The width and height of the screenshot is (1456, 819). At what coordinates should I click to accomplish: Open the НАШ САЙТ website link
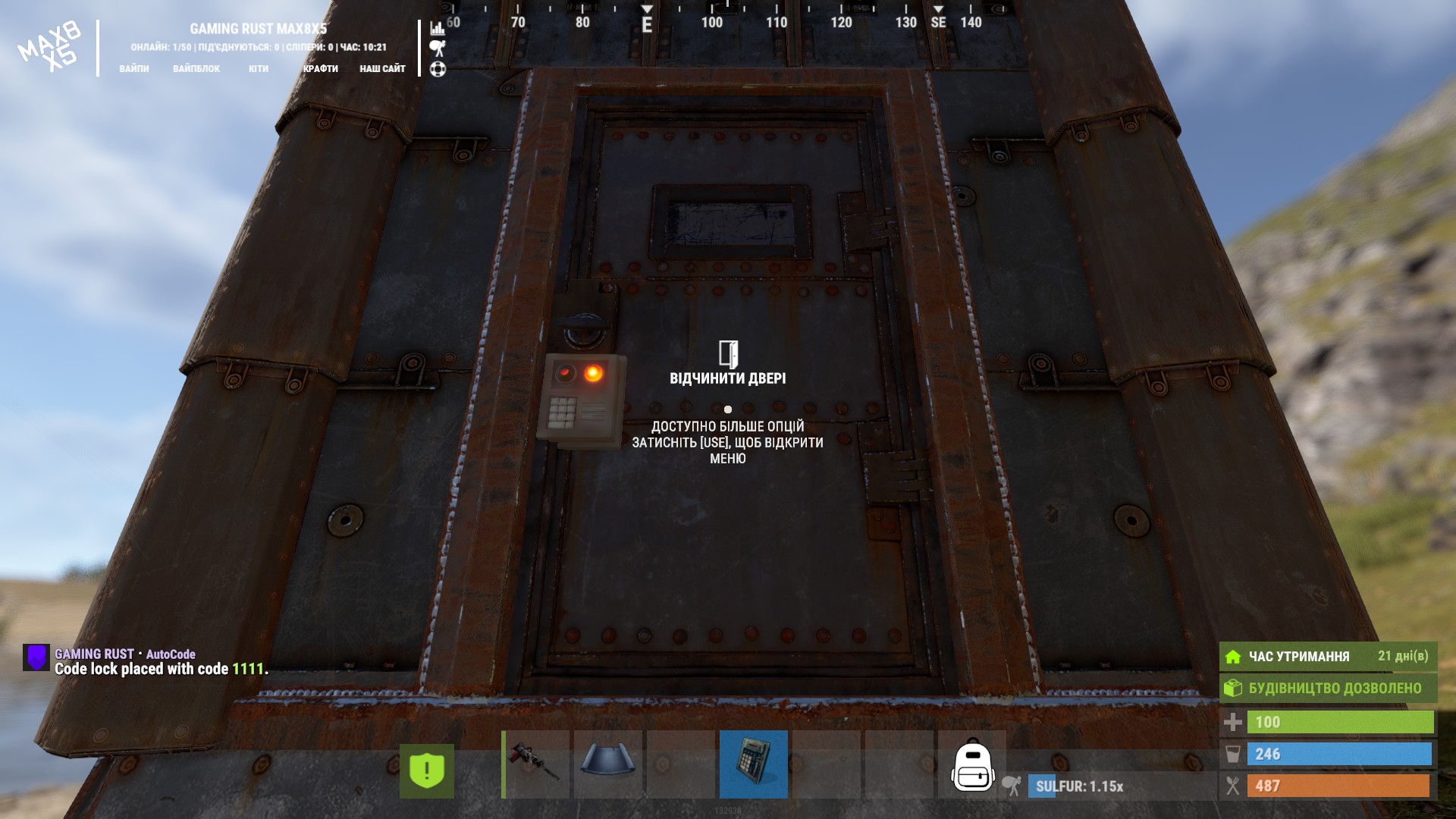(x=382, y=69)
